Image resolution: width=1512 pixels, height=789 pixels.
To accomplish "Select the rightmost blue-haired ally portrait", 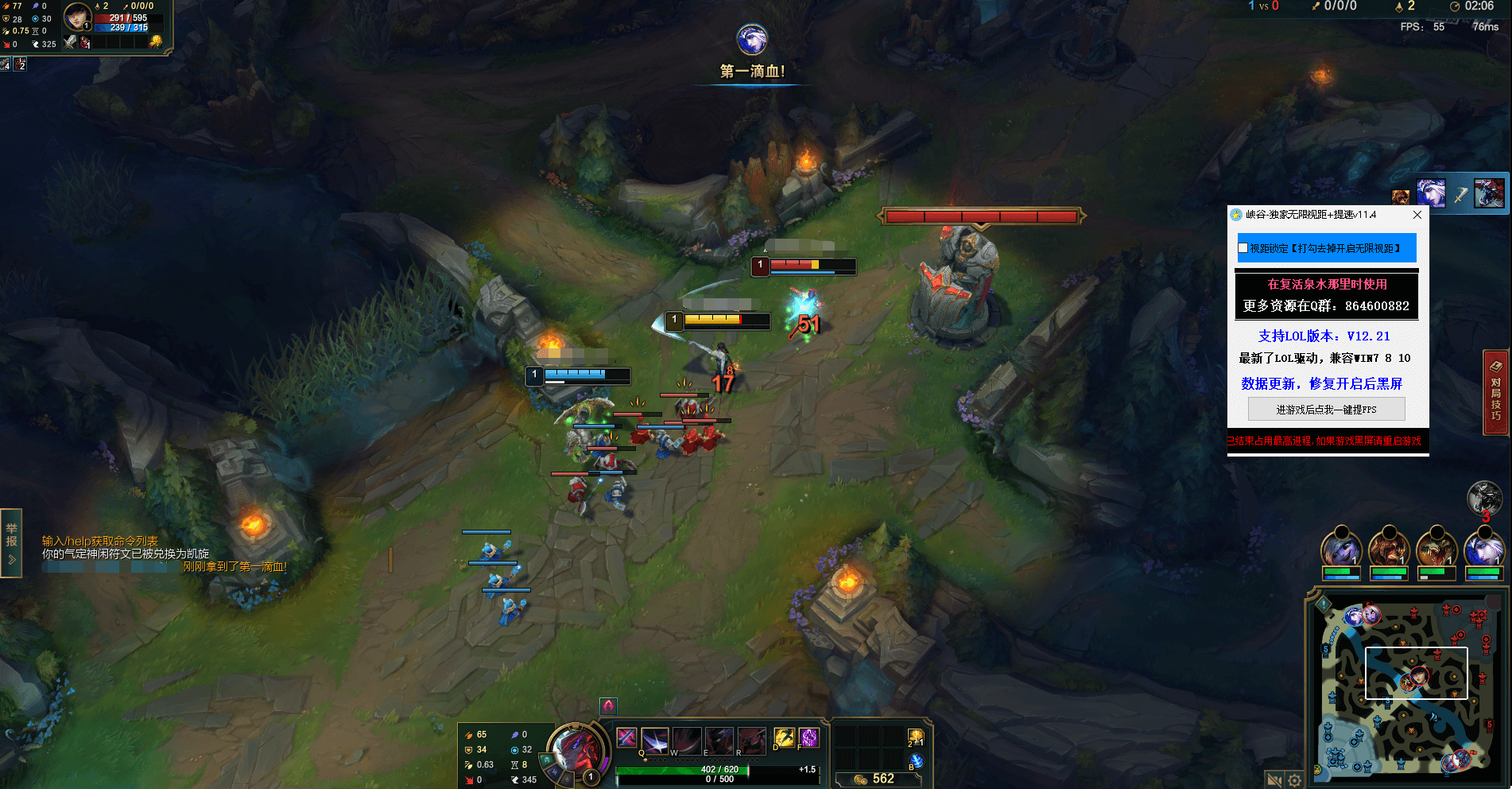I will click(x=1483, y=550).
